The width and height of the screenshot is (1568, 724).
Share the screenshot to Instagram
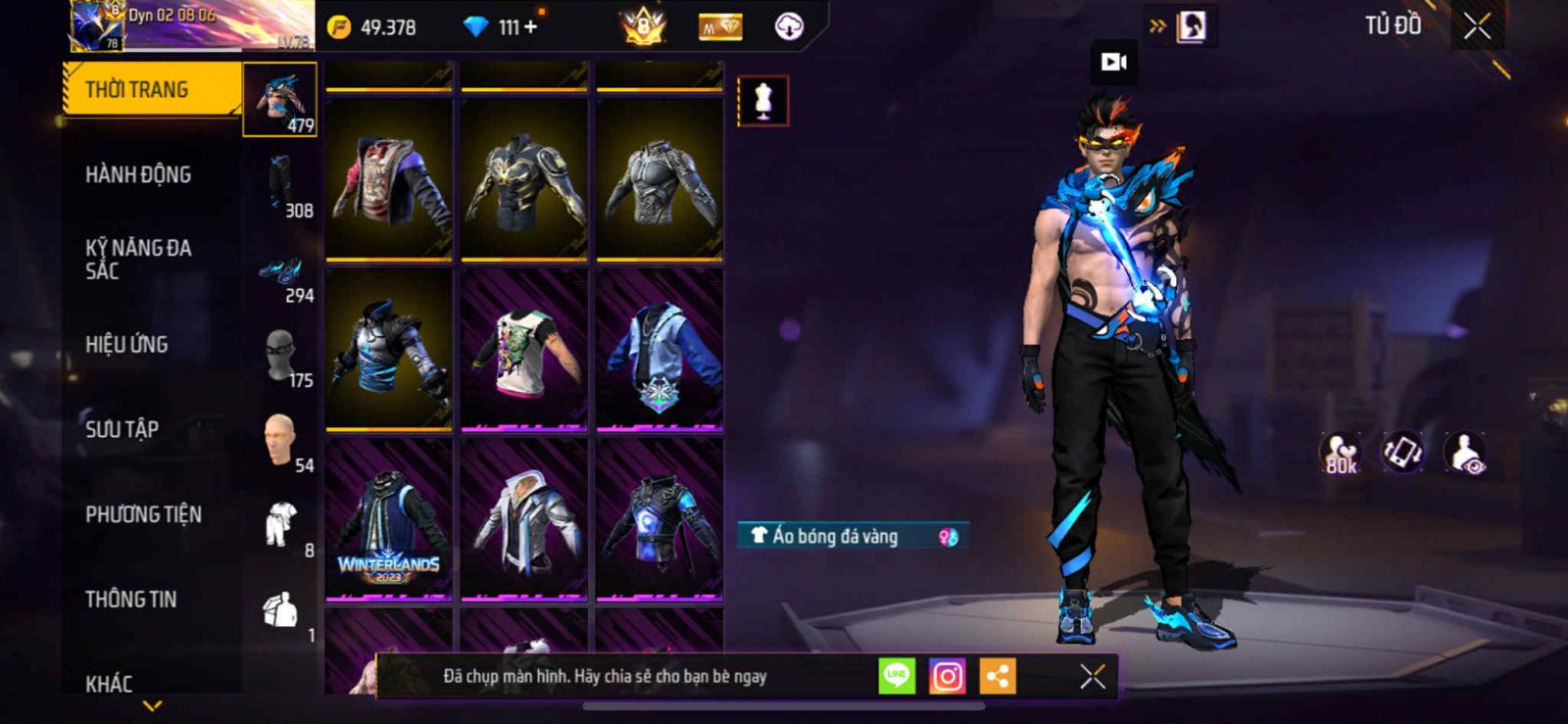pyautogui.click(x=947, y=677)
